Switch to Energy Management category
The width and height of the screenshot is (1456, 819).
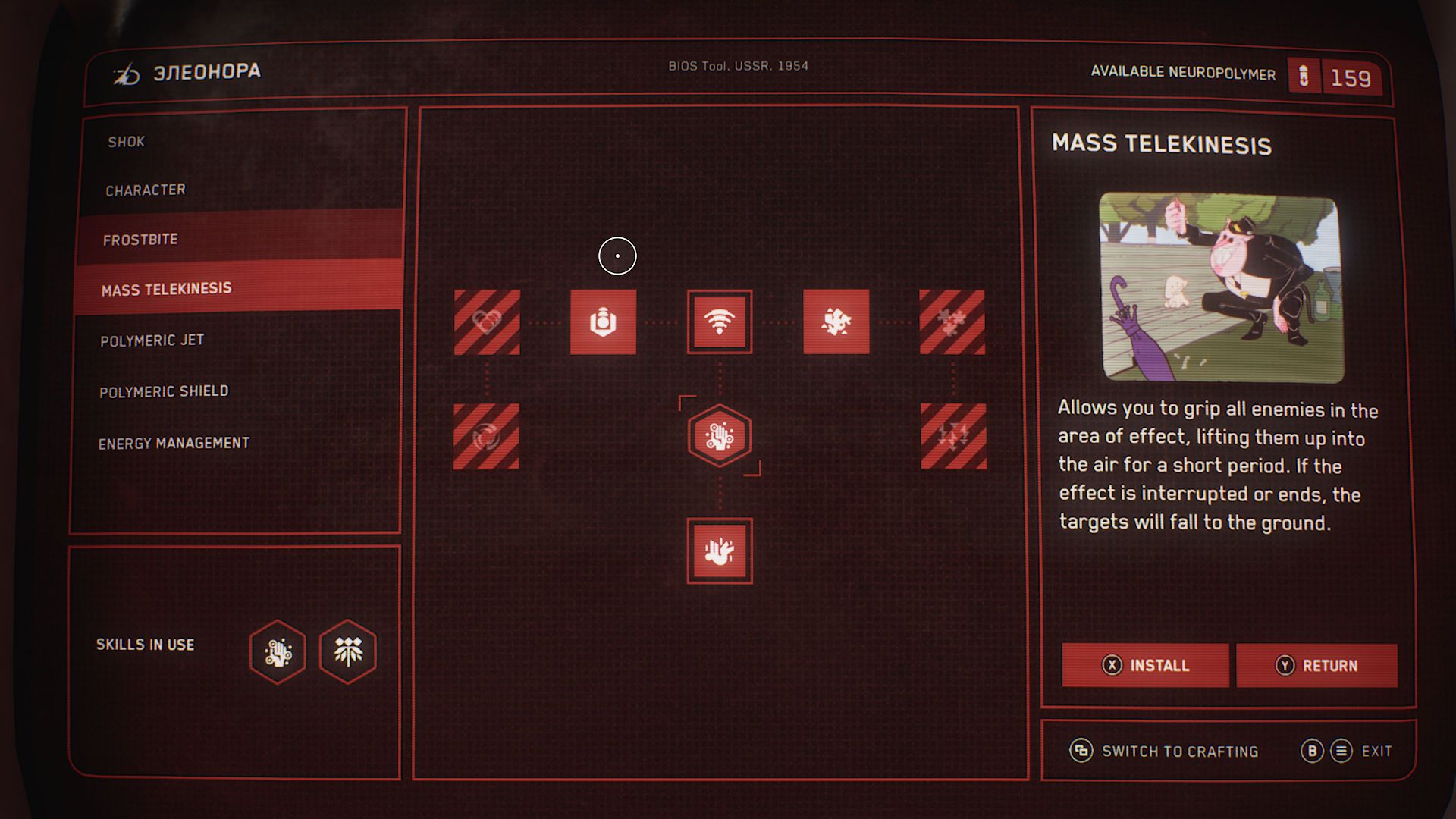pyautogui.click(x=174, y=443)
